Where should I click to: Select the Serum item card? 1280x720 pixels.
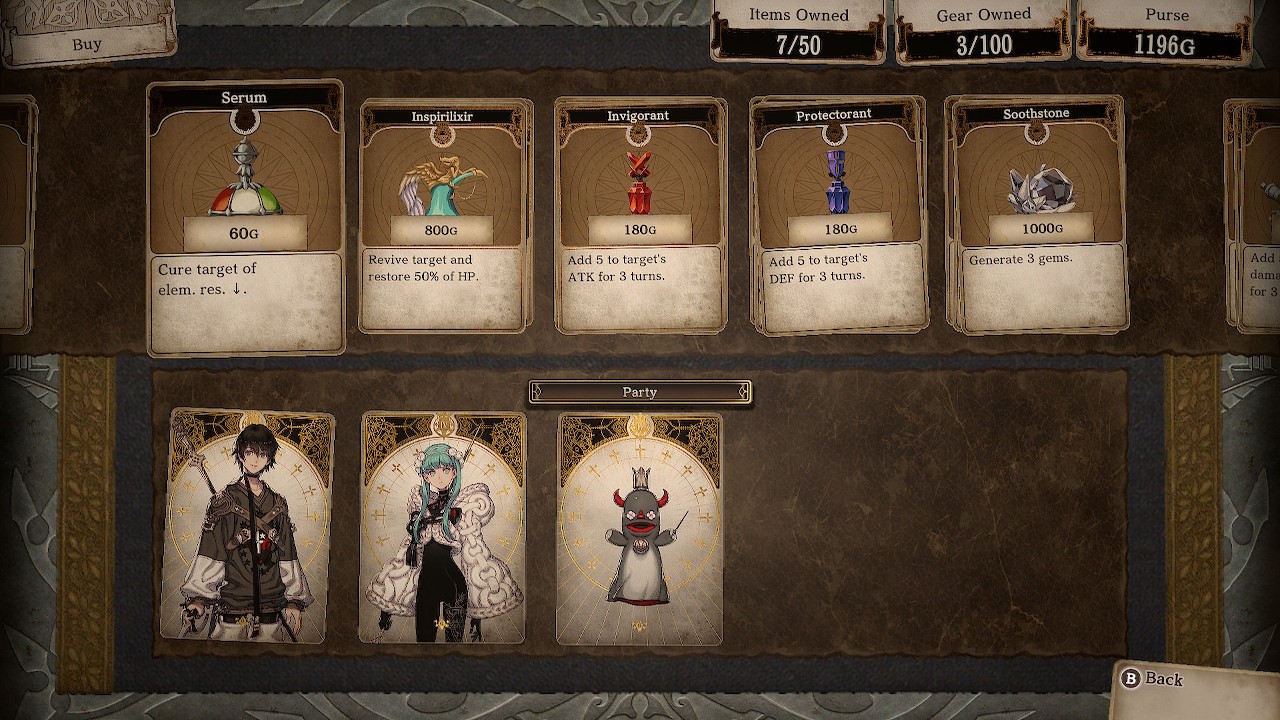(245, 217)
